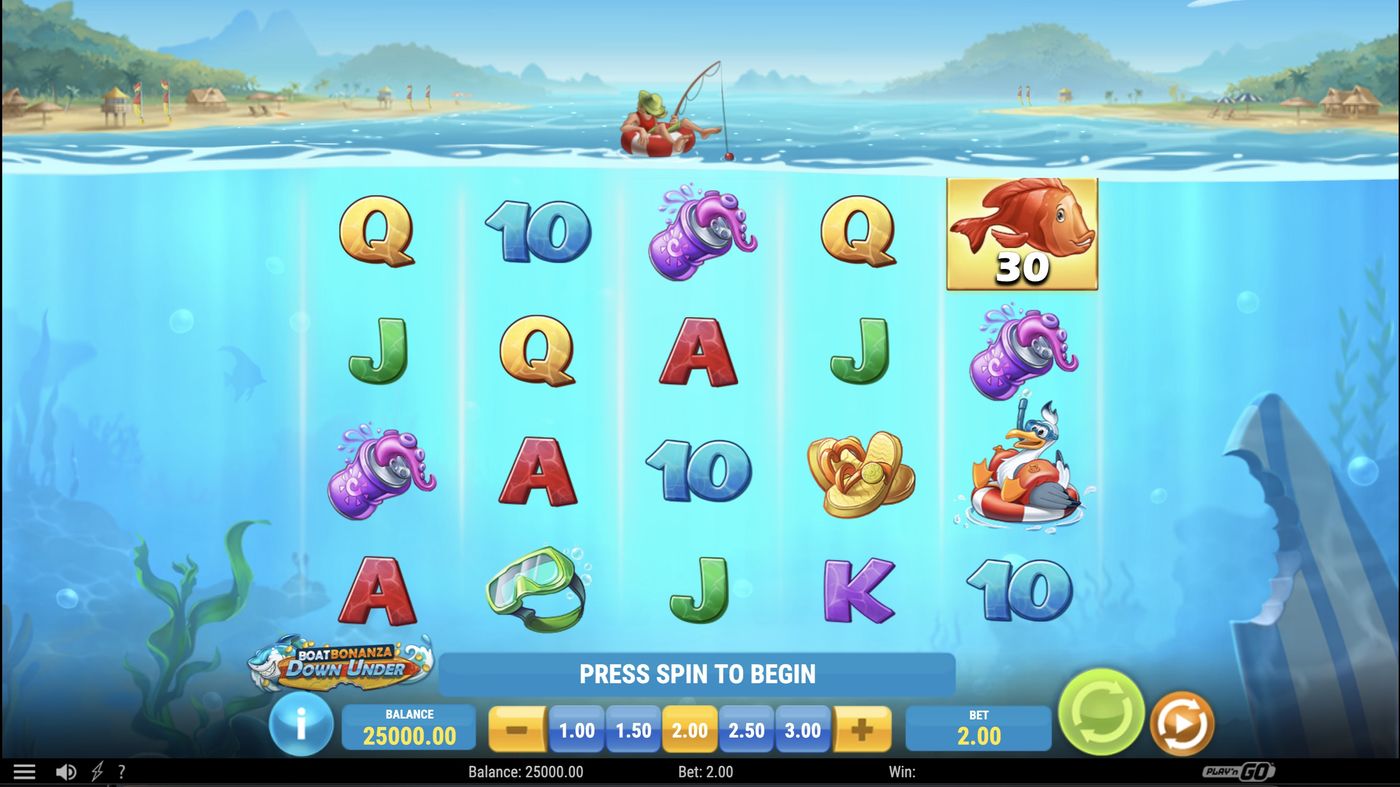Select the 1.00 bet button

575,730
